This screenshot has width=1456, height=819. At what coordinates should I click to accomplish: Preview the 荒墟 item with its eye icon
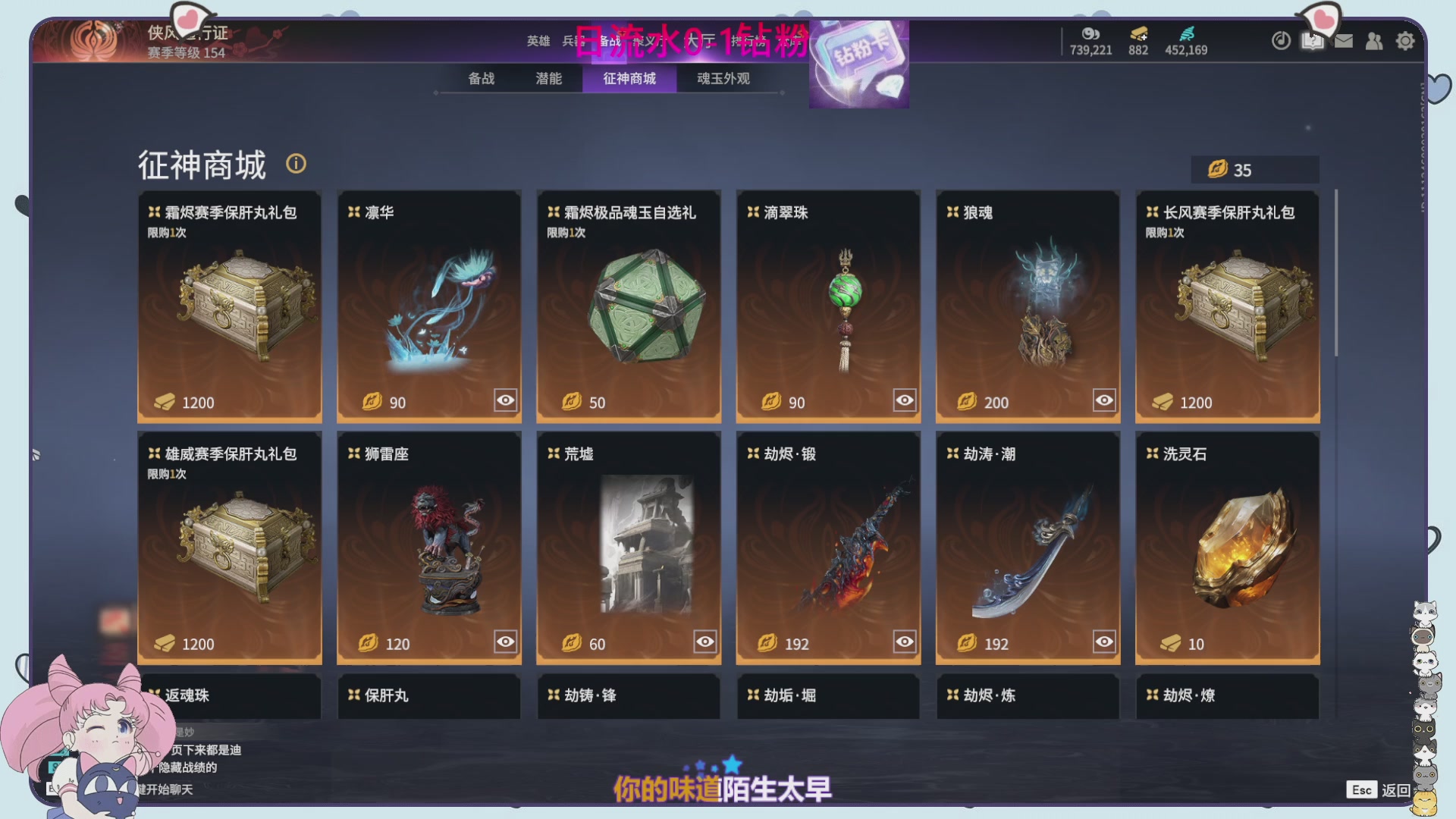704,641
